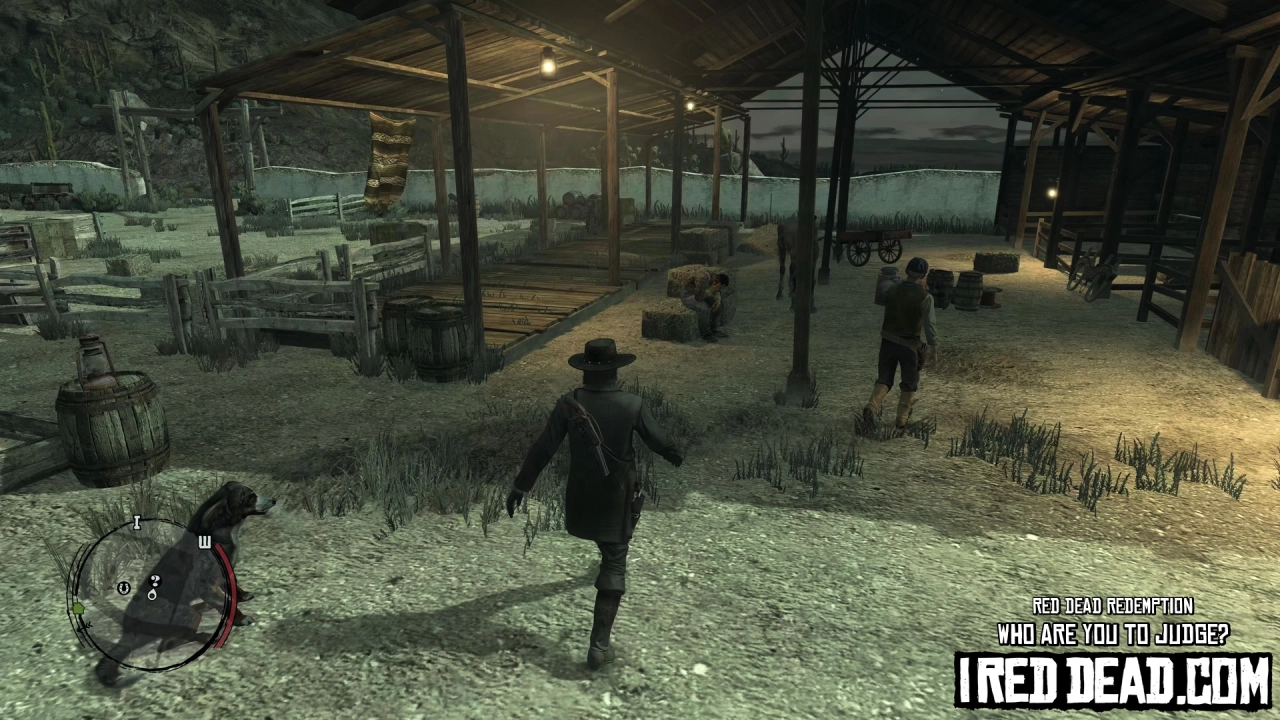Click the horseshoe icon on the minimap
The width and height of the screenshot is (1280, 720).
pyautogui.click(x=123, y=589)
